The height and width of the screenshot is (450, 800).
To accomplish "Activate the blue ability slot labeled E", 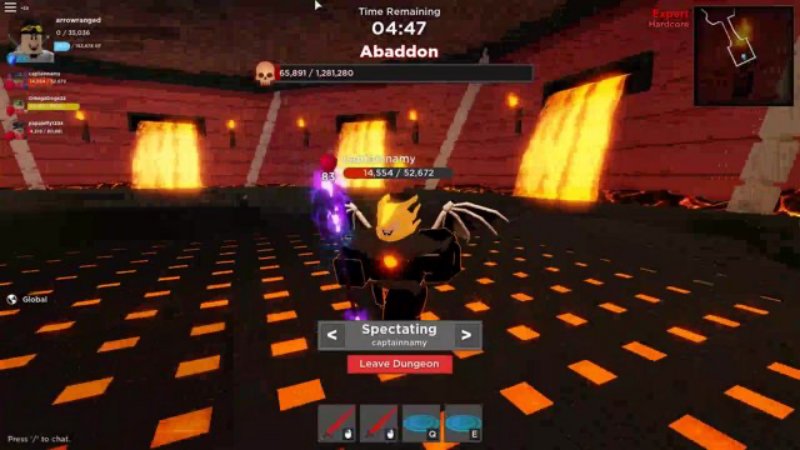I will 463,423.
